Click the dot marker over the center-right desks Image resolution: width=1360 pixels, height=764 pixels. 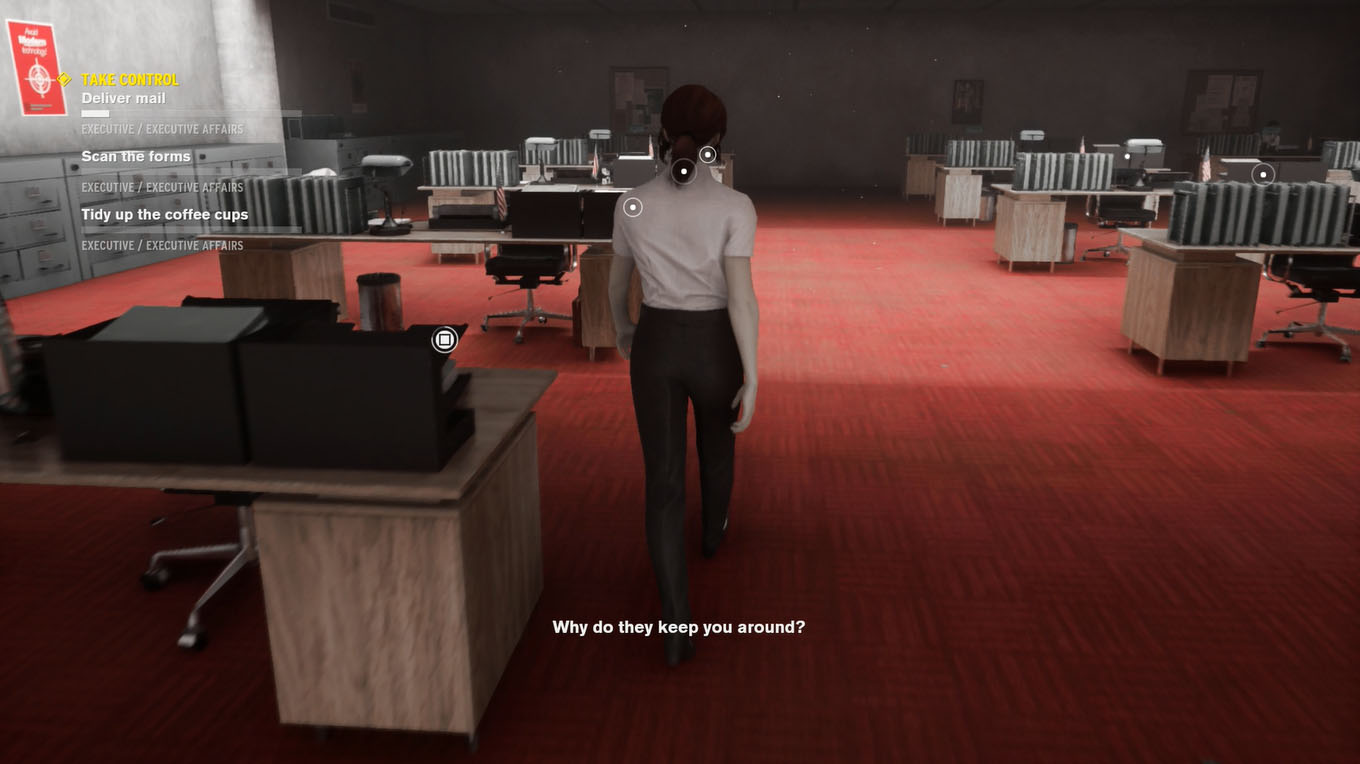coord(1128,155)
